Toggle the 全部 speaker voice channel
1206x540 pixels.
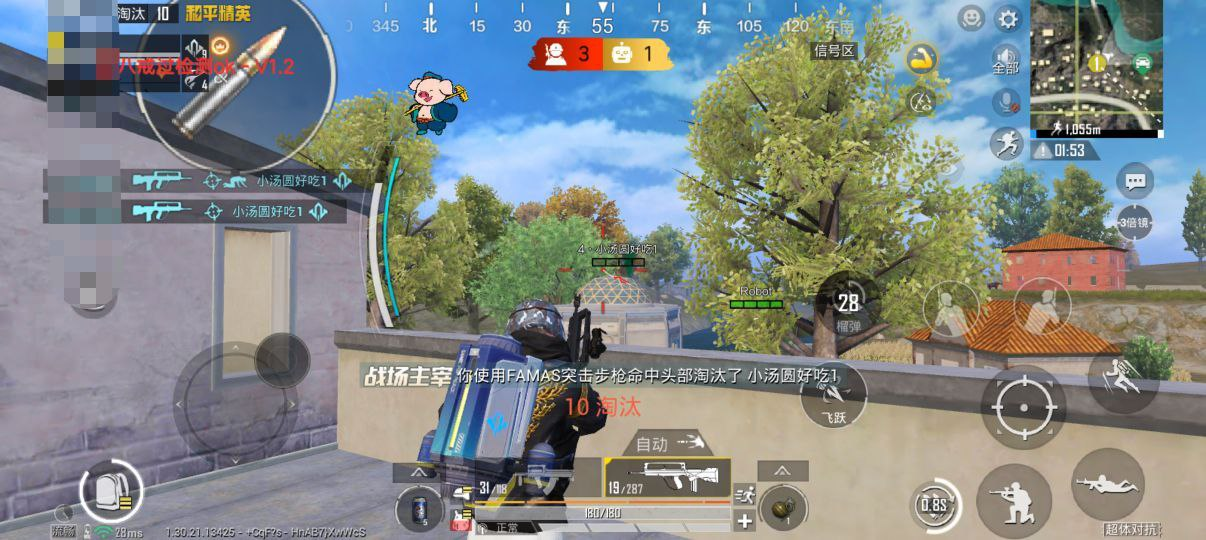(x=1006, y=59)
